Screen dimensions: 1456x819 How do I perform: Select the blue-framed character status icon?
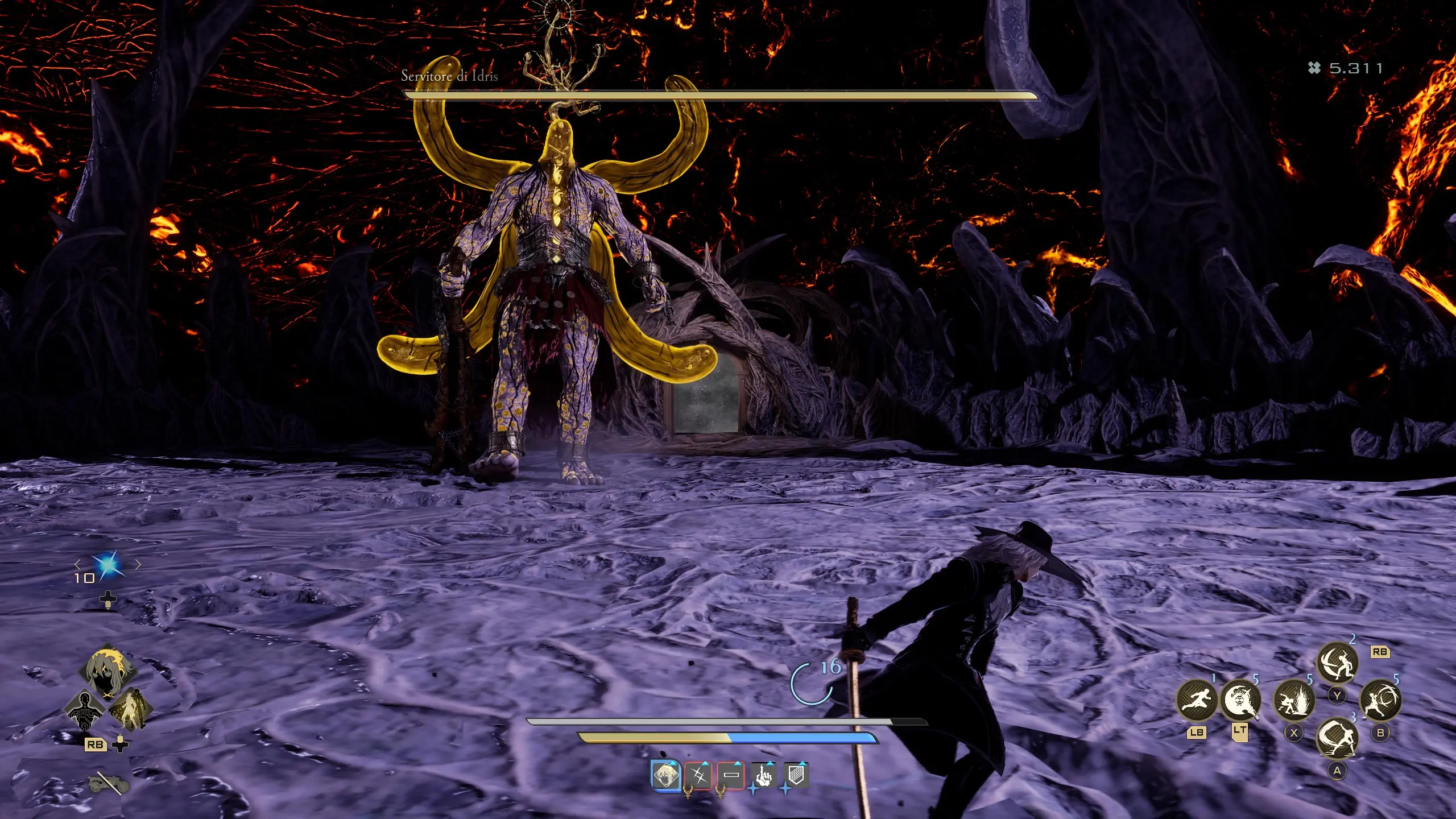[665, 775]
